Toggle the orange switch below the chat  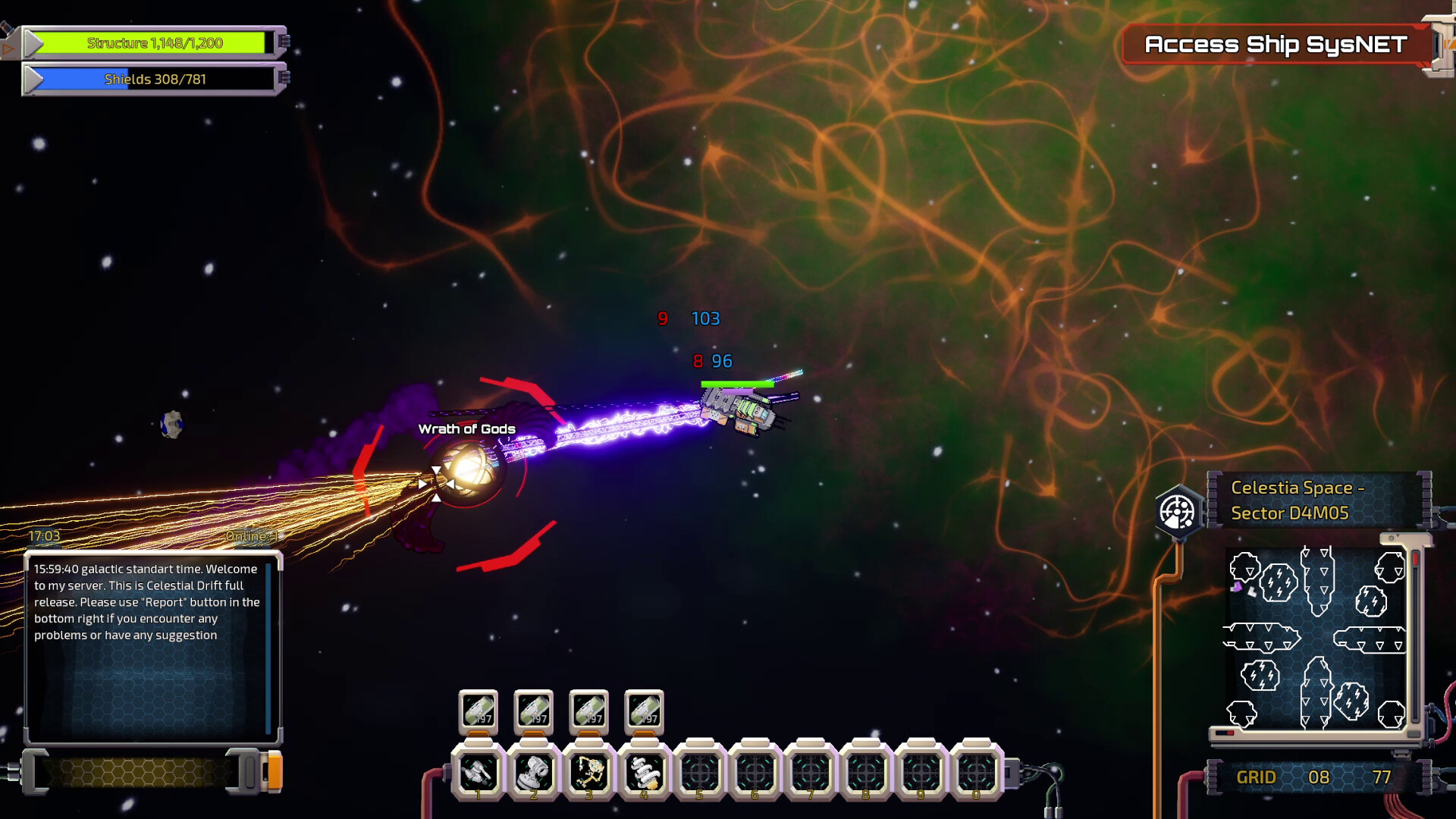[x=275, y=771]
